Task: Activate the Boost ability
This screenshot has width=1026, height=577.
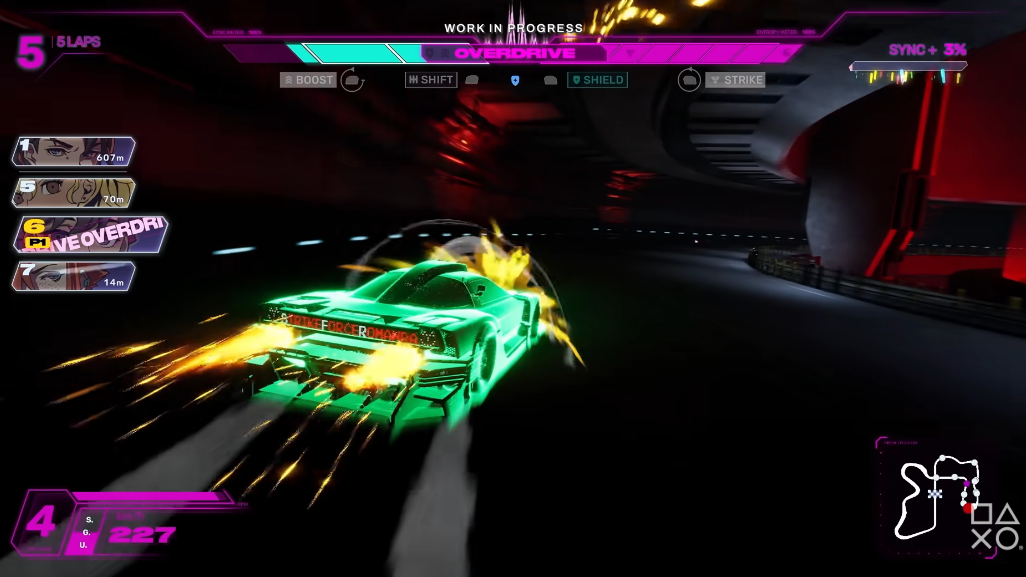Action: point(308,80)
